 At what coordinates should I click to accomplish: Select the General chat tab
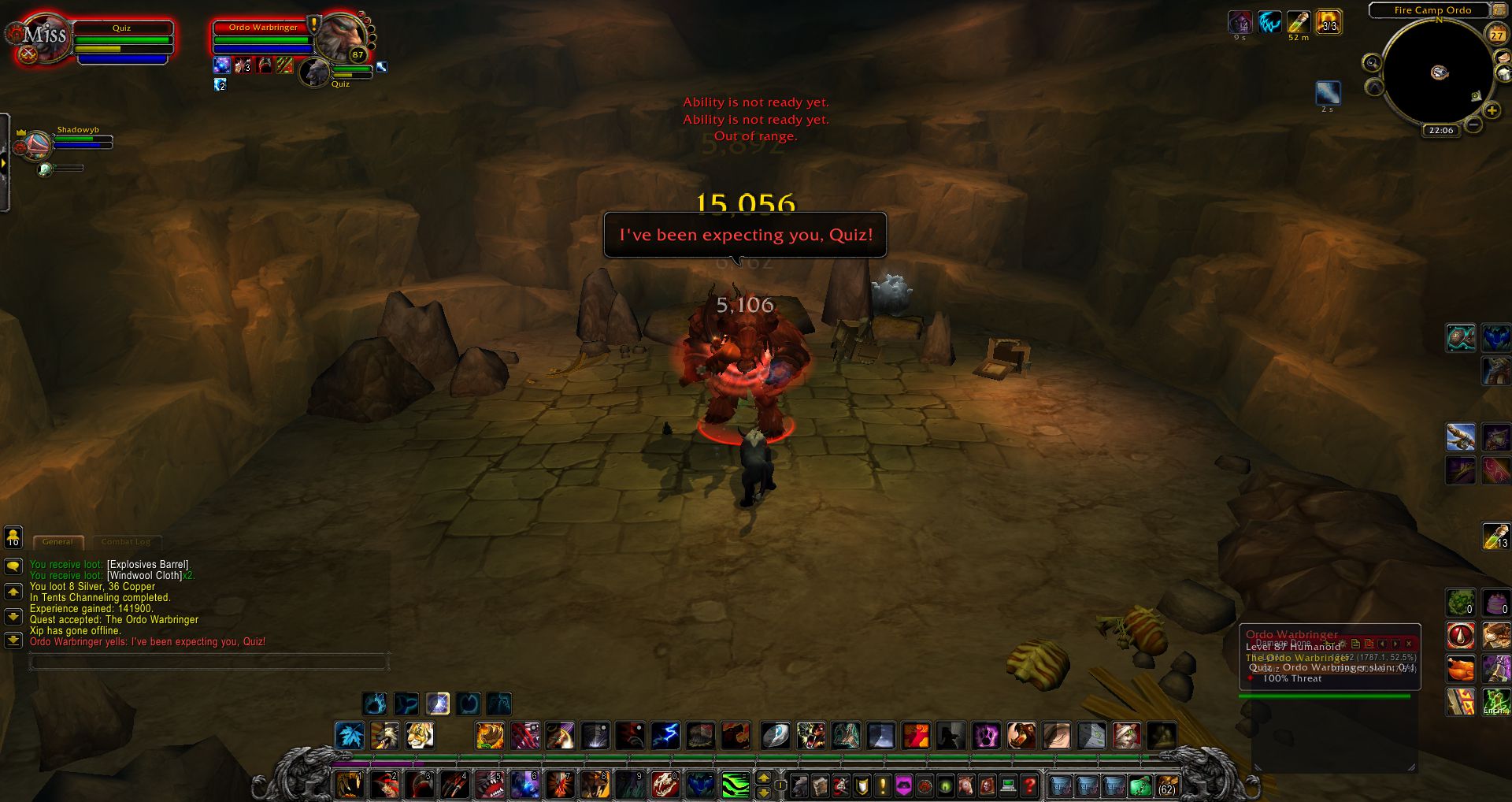coord(57,542)
